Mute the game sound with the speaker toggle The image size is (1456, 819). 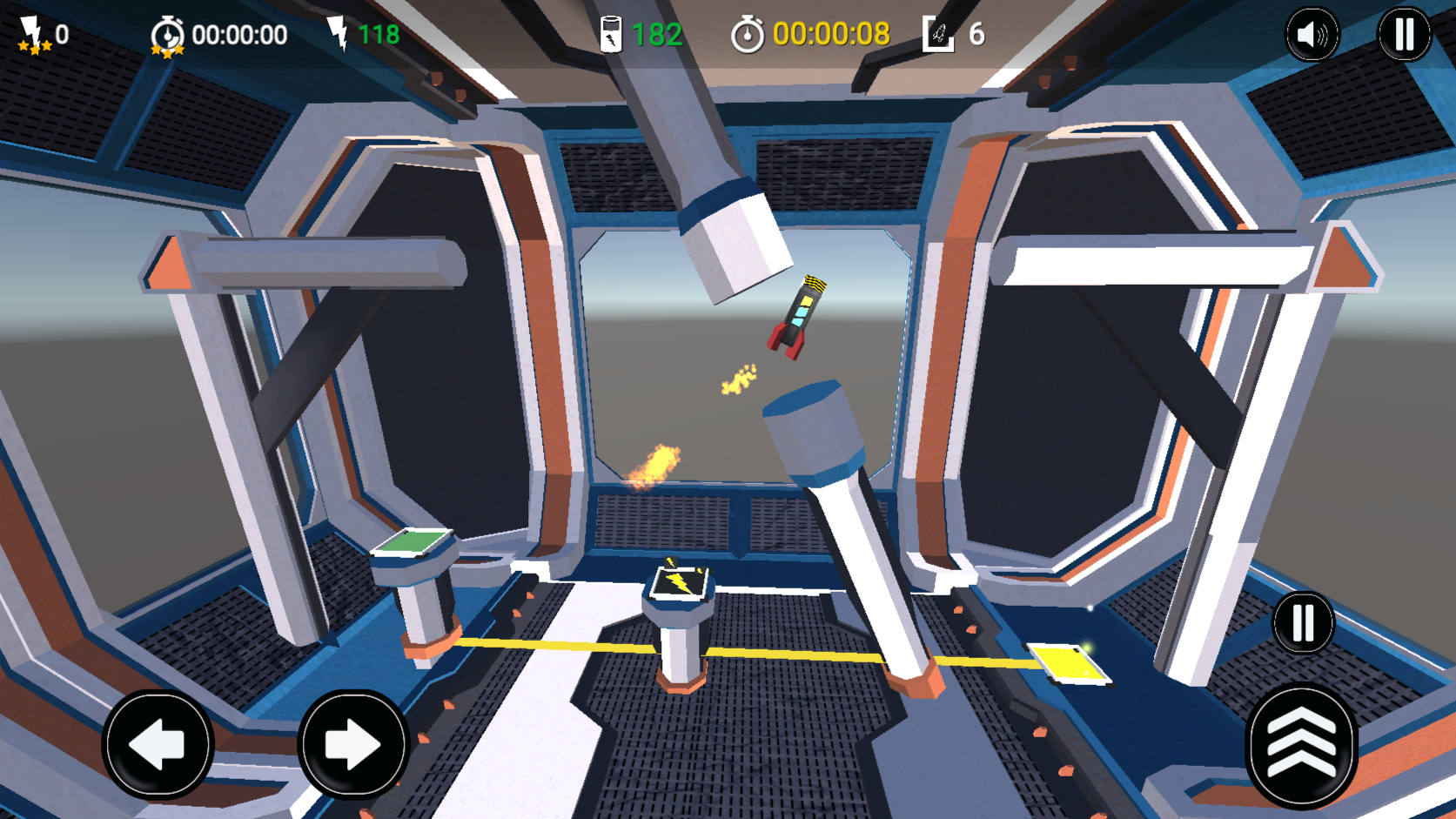coord(1312,34)
